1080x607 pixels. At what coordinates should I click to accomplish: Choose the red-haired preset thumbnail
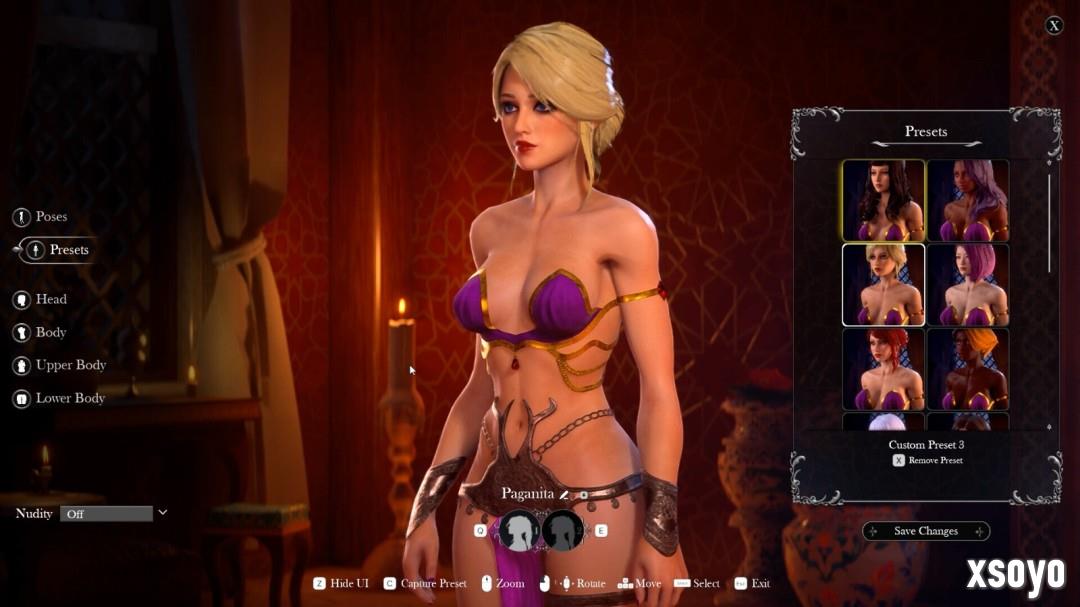coord(883,369)
